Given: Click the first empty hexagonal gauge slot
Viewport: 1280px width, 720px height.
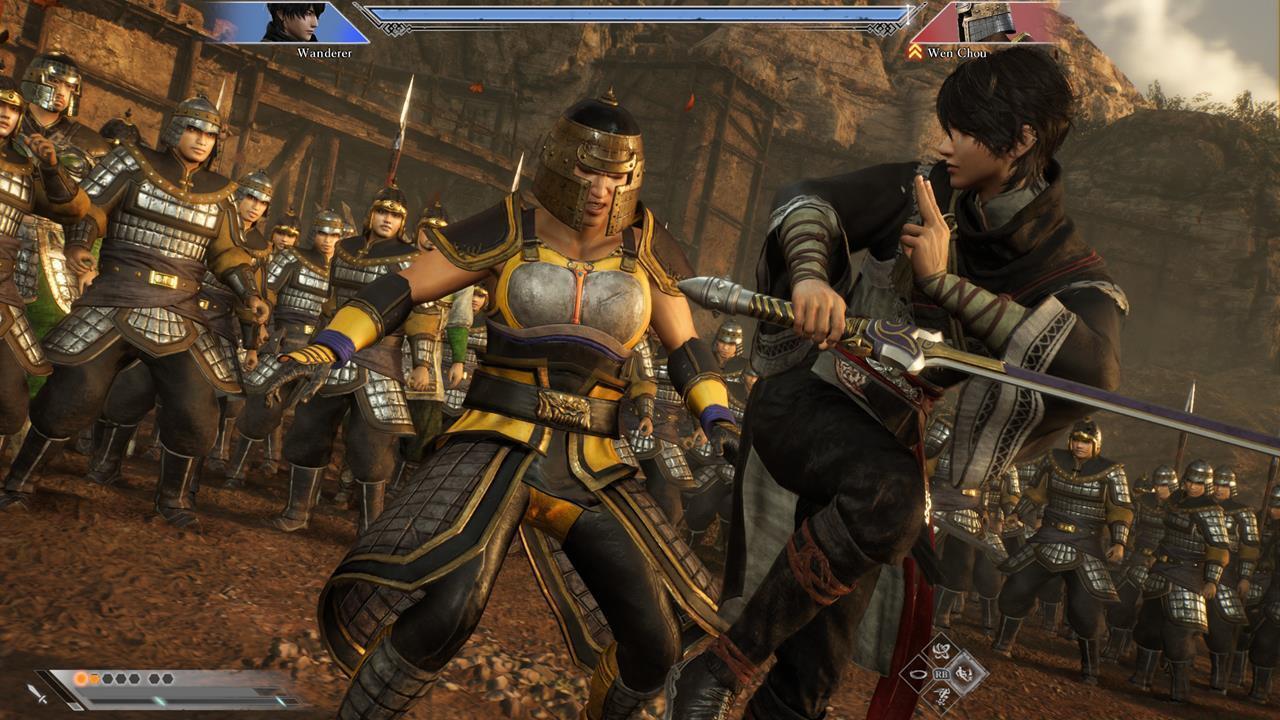Looking at the screenshot, I should point(110,679).
